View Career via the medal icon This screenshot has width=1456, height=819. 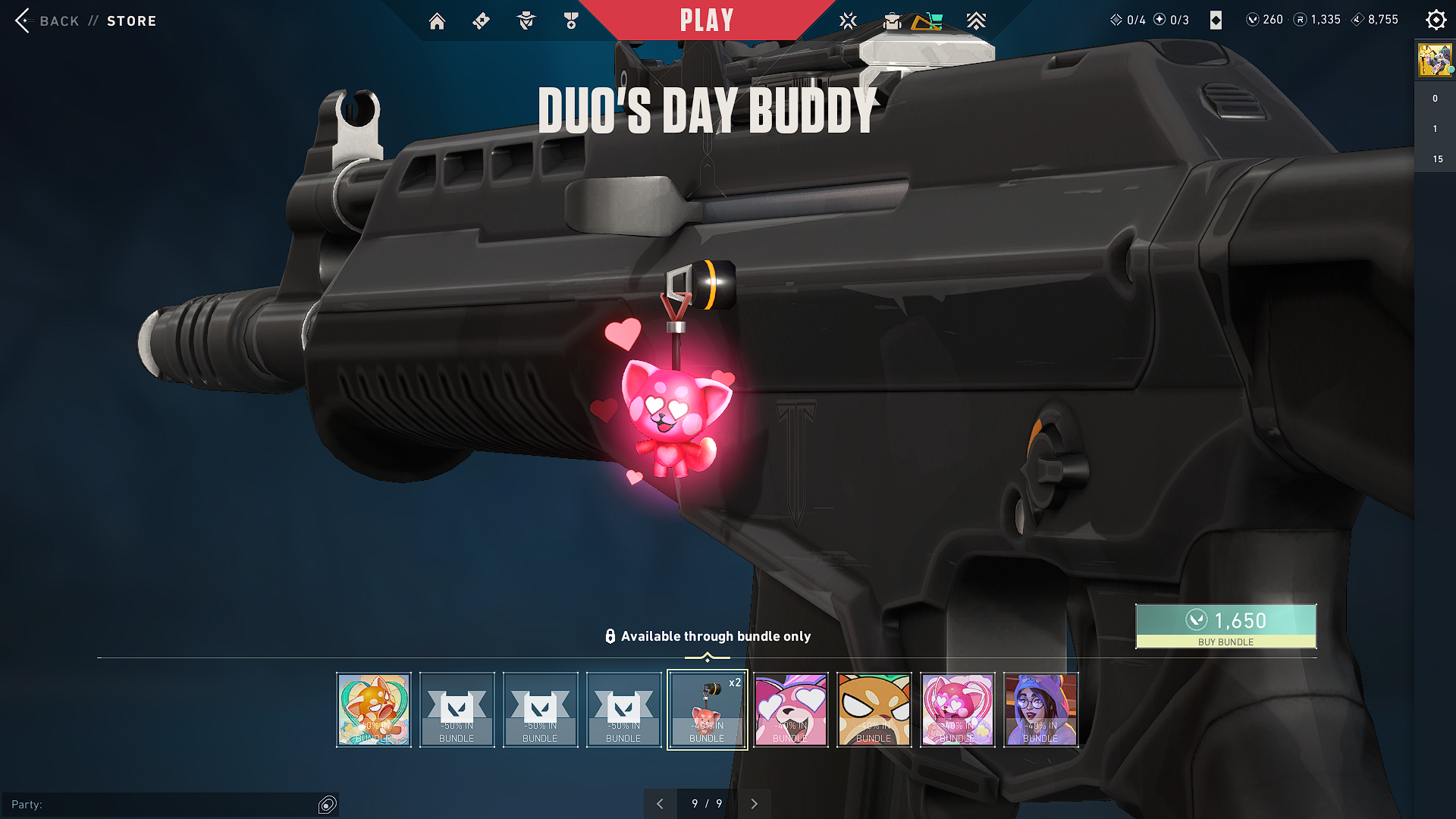pyautogui.click(x=571, y=20)
